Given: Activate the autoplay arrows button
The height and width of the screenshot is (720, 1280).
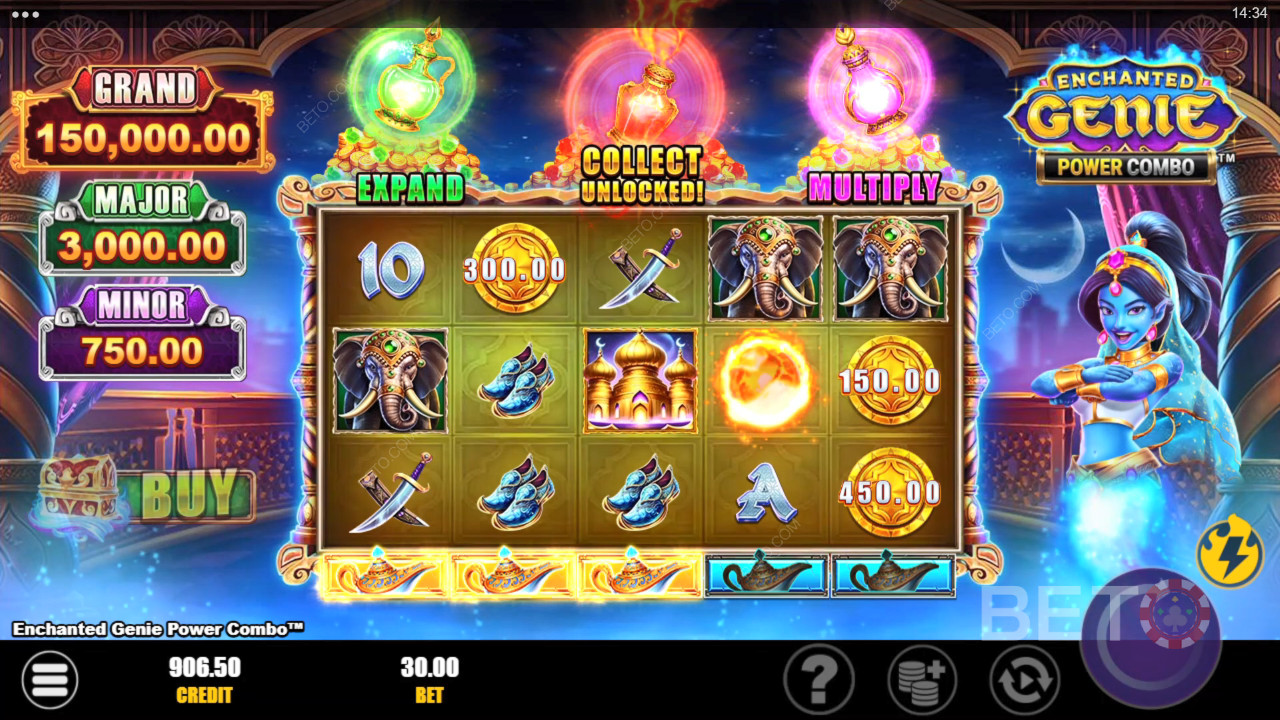Looking at the screenshot, I should [1024, 680].
